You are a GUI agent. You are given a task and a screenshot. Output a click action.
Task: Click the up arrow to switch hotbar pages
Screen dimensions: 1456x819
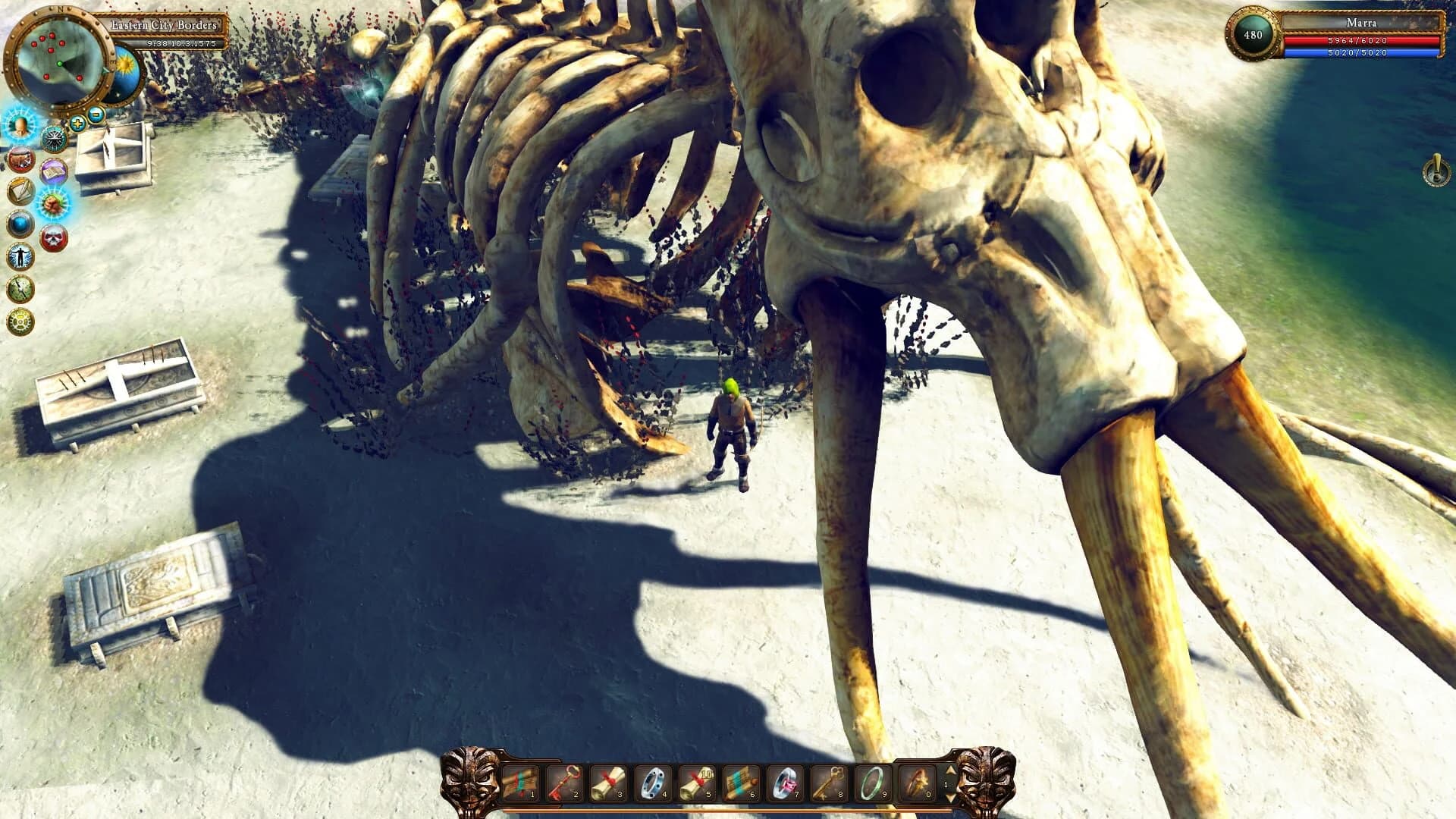(x=950, y=770)
